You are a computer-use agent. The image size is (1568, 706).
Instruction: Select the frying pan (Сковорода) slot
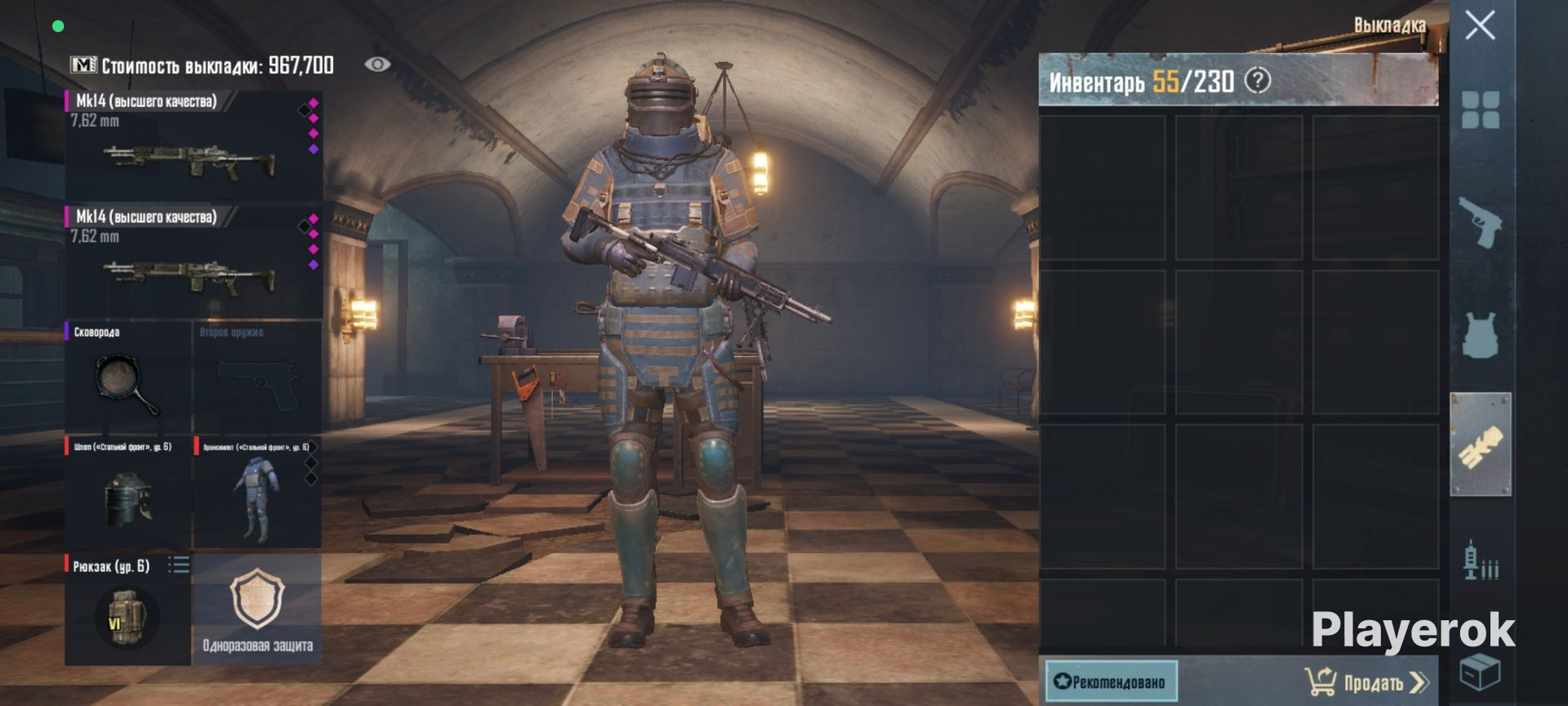[127, 378]
